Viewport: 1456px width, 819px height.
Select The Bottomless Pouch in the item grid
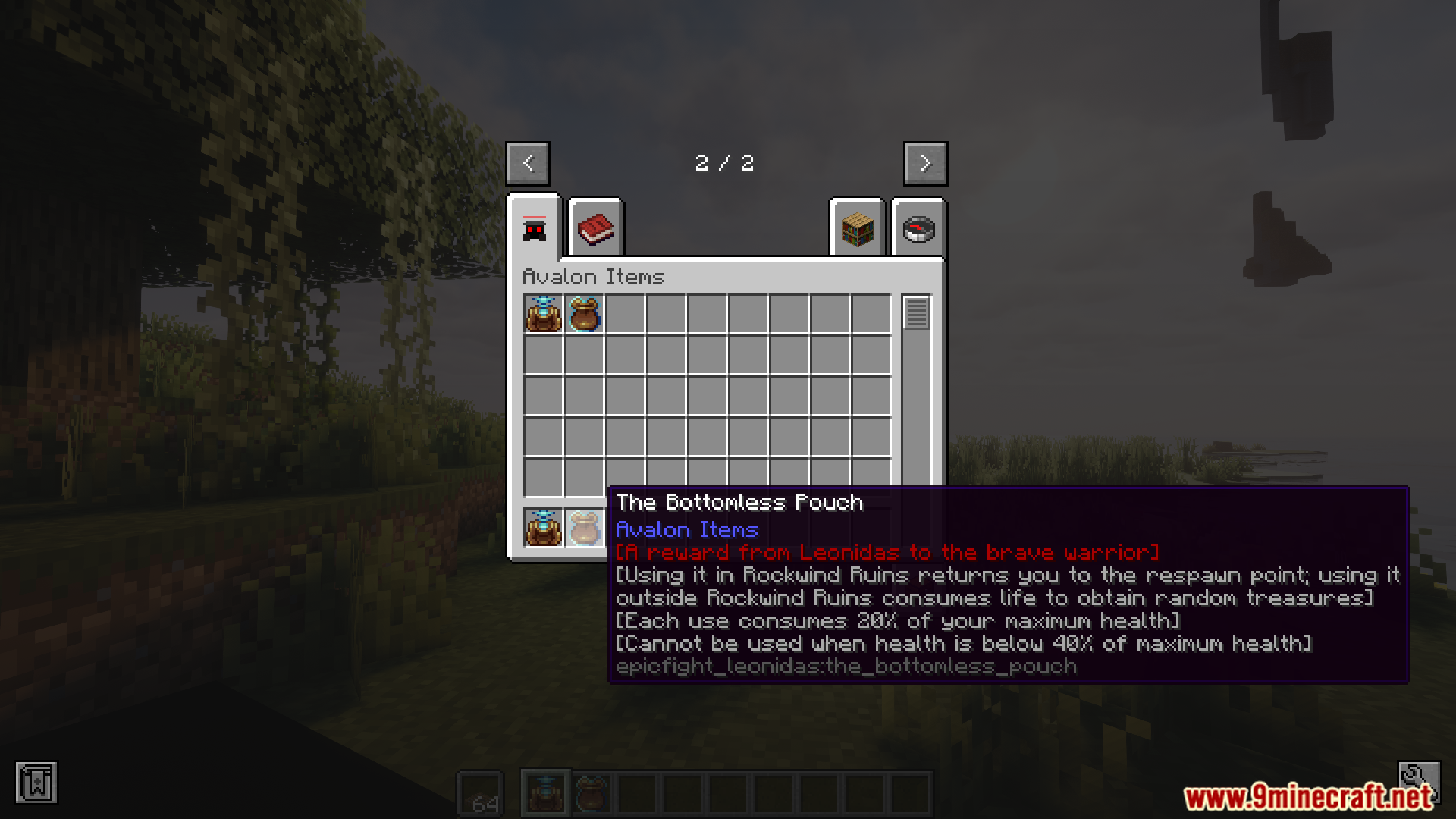click(584, 315)
